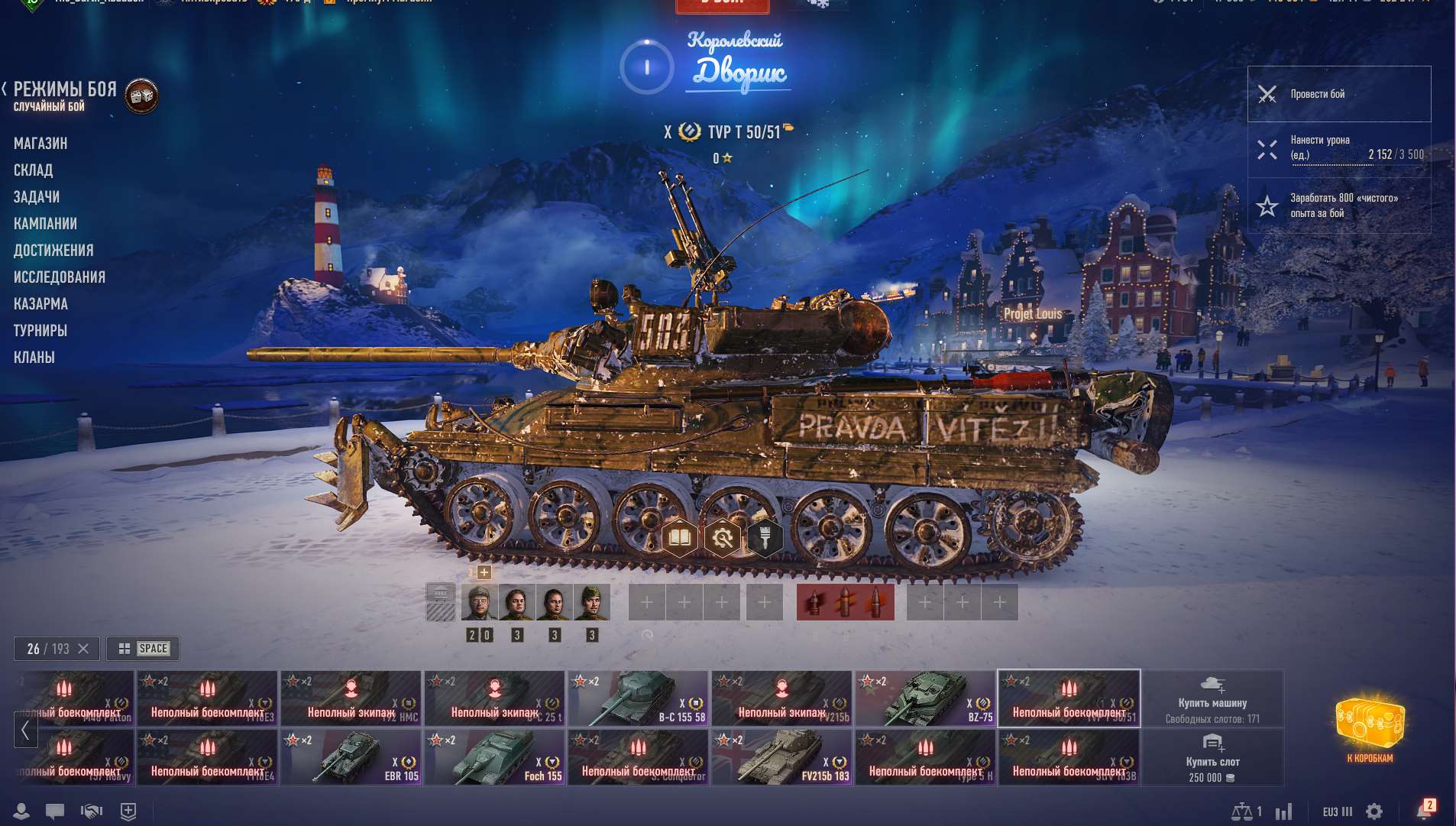
Task: Buy a vehicle slot for 250 000 credits
Action: (x=1212, y=757)
